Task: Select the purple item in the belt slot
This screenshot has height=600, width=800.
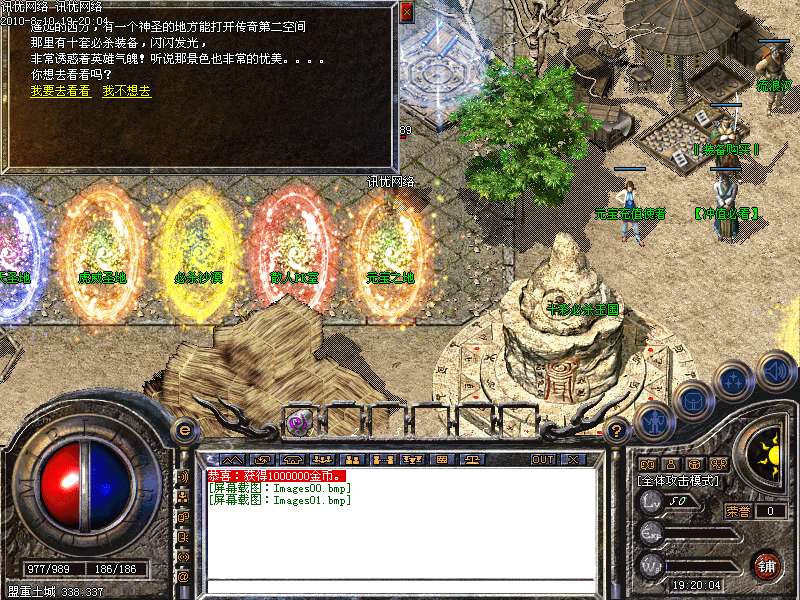Action: tap(298, 422)
